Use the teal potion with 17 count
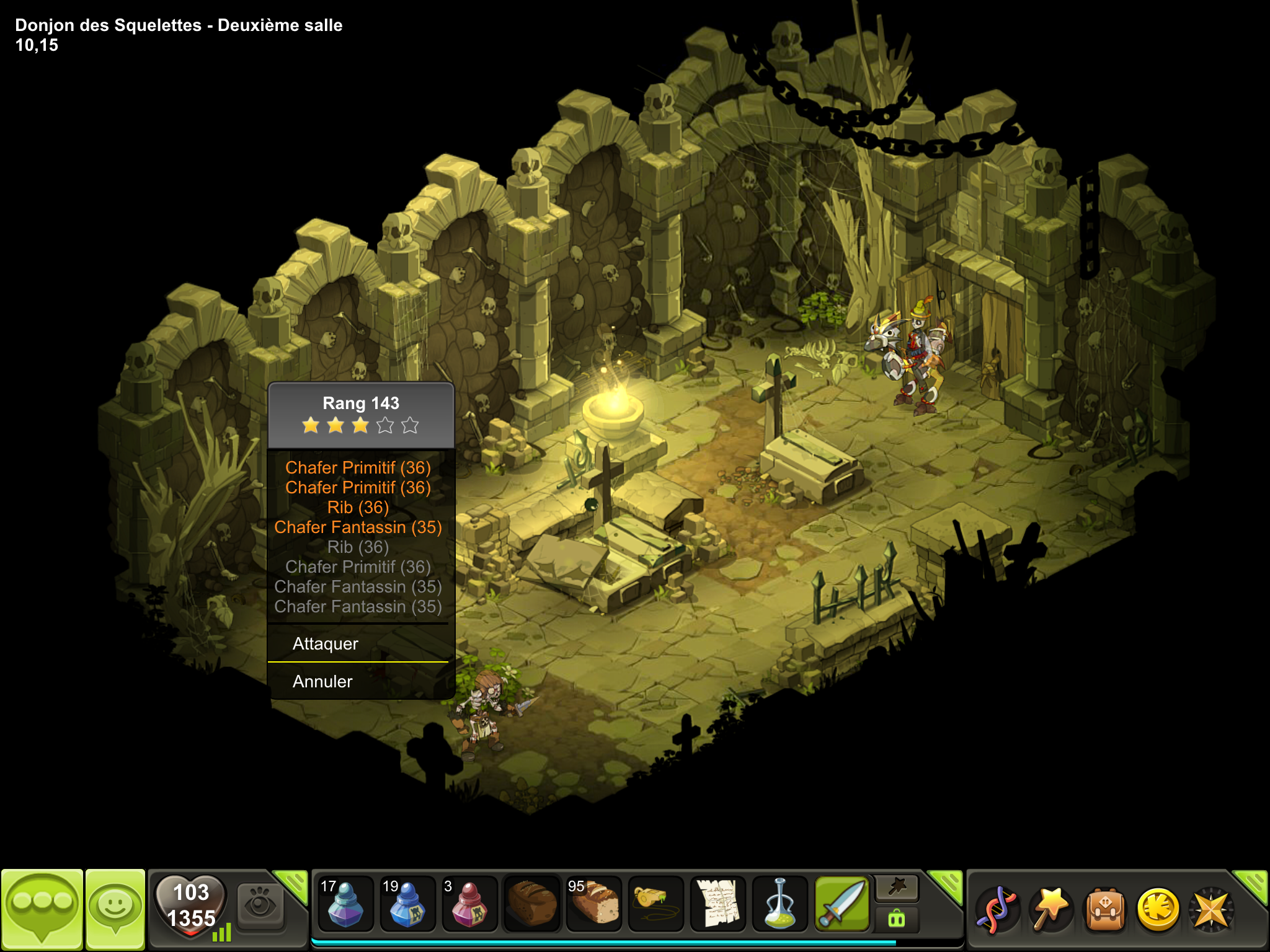 click(345, 904)
